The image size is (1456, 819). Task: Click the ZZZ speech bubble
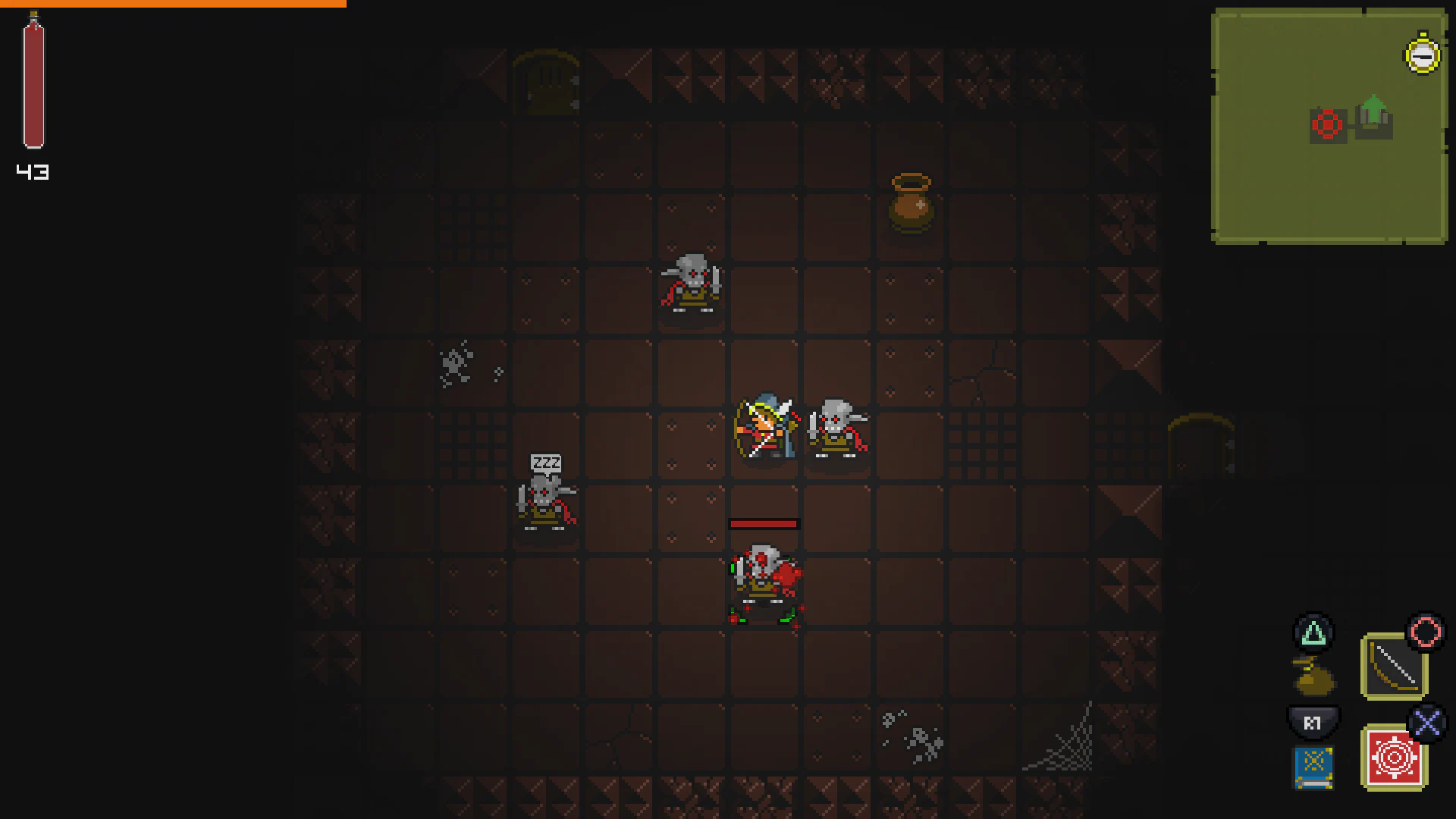click(x=547, y=461)
